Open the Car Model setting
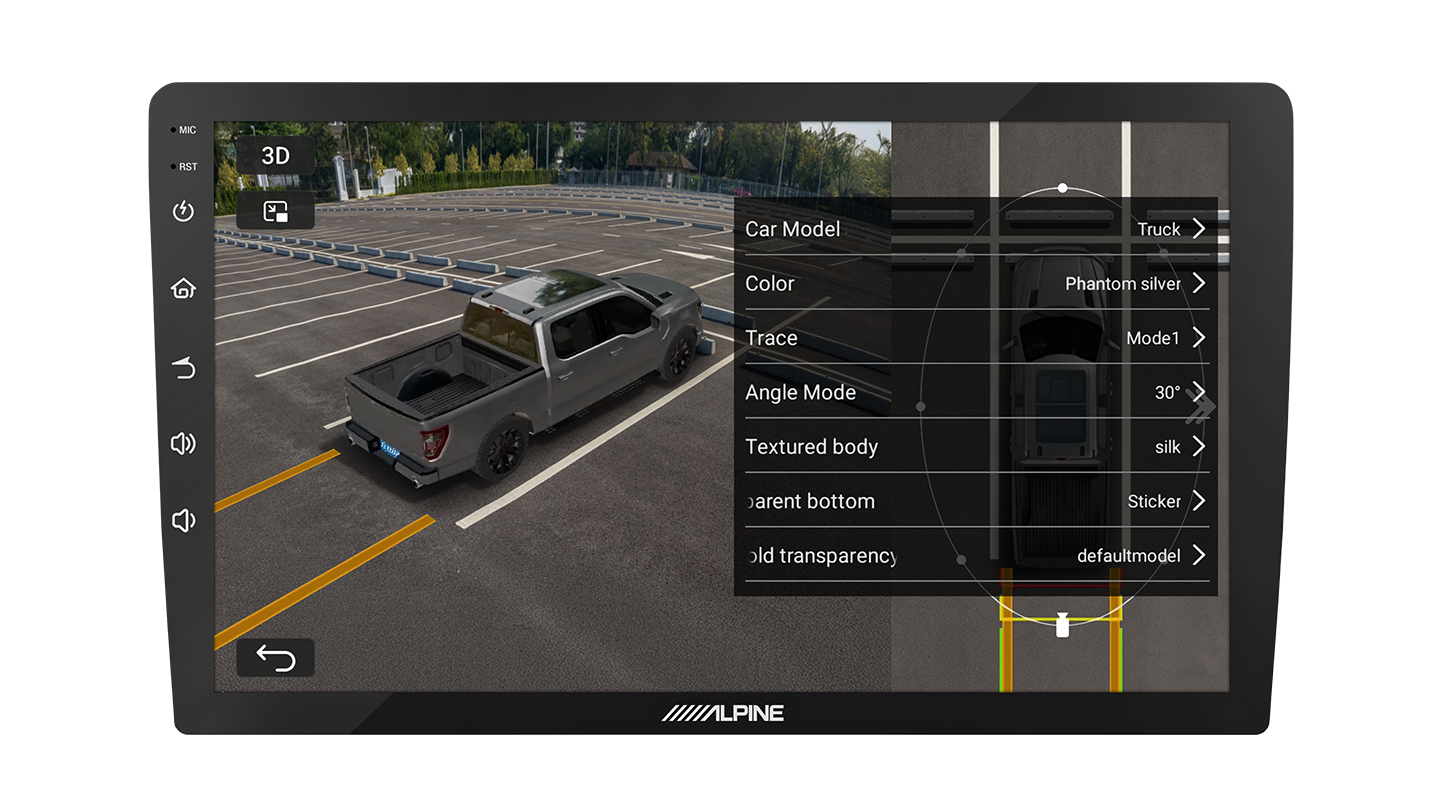 click(x=975, y=229)
